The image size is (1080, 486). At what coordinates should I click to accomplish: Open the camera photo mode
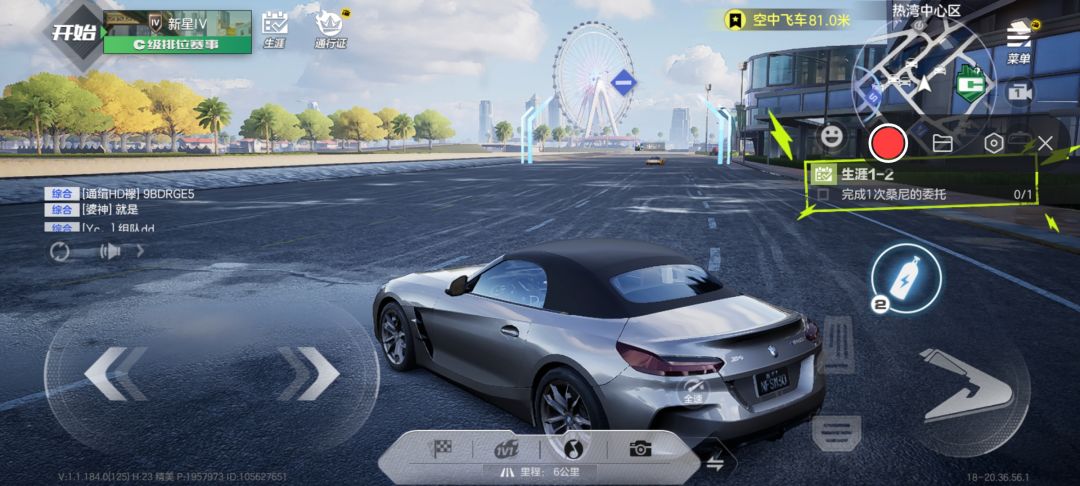click(x=640, y=449)
